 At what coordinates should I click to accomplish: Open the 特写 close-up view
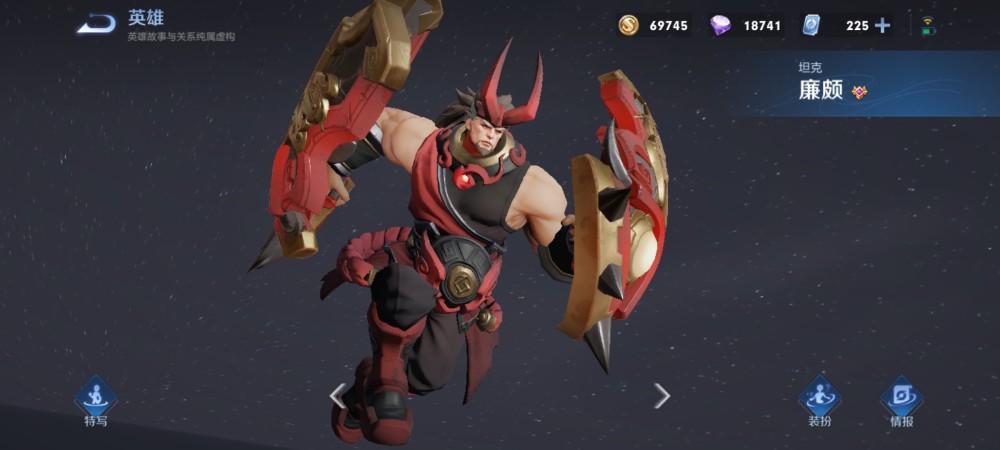[x=95, y=399]
